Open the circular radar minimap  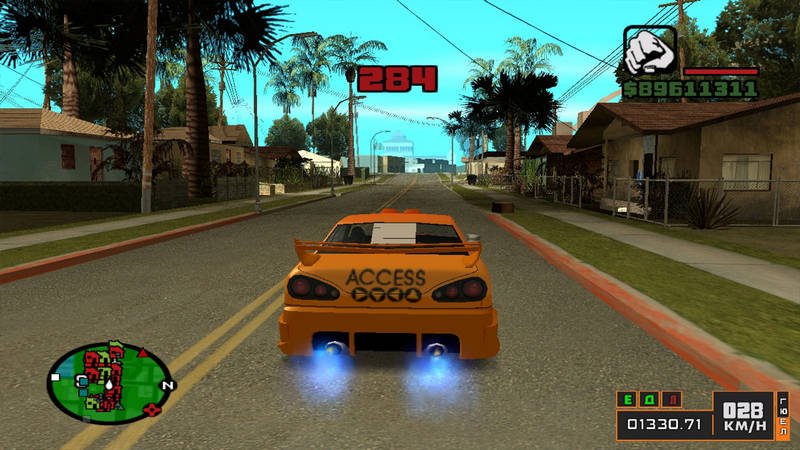(108, 381)
